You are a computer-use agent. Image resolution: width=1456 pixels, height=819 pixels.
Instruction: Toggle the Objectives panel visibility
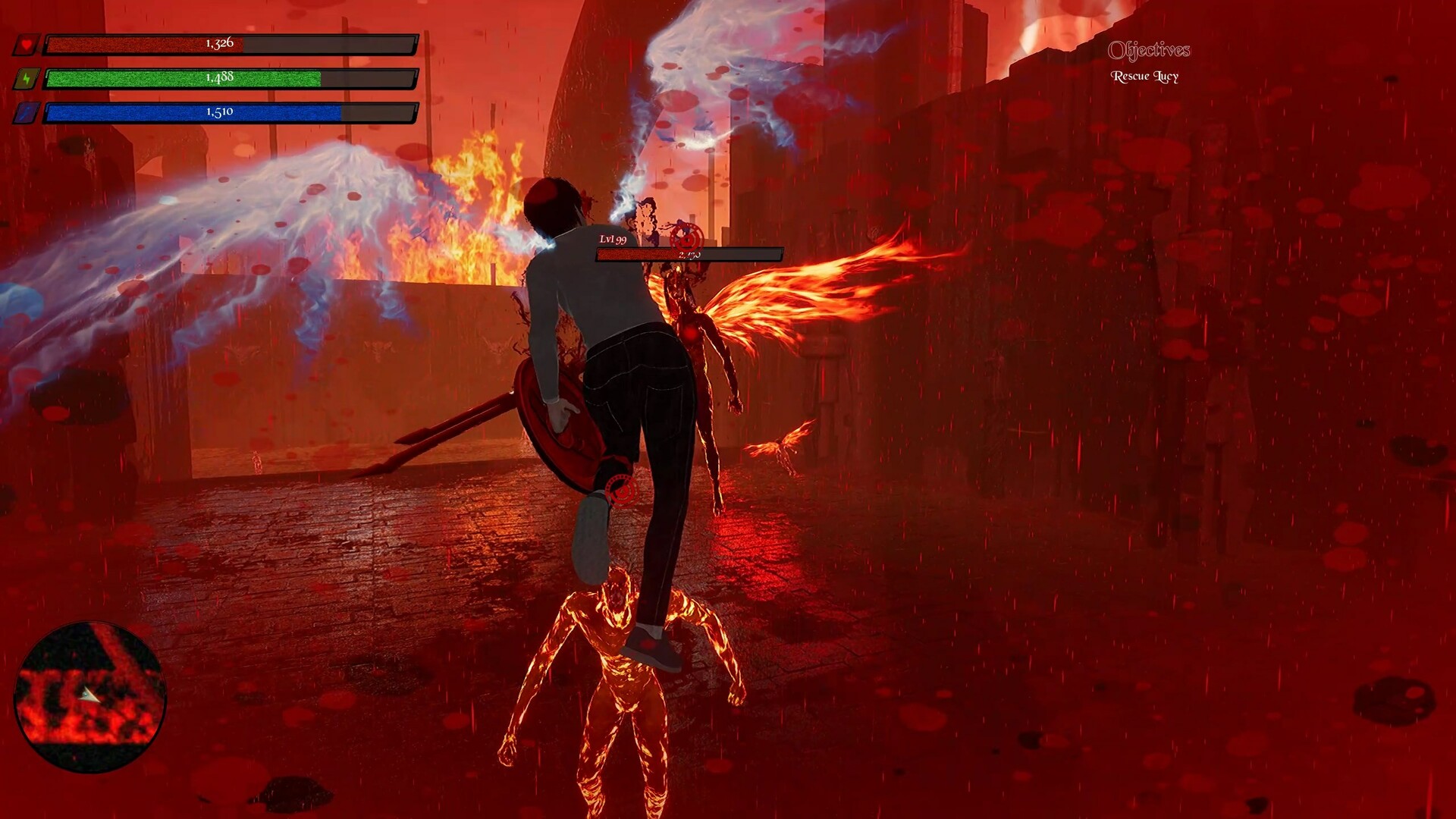pyautogui.click(x=1150, y=52)
